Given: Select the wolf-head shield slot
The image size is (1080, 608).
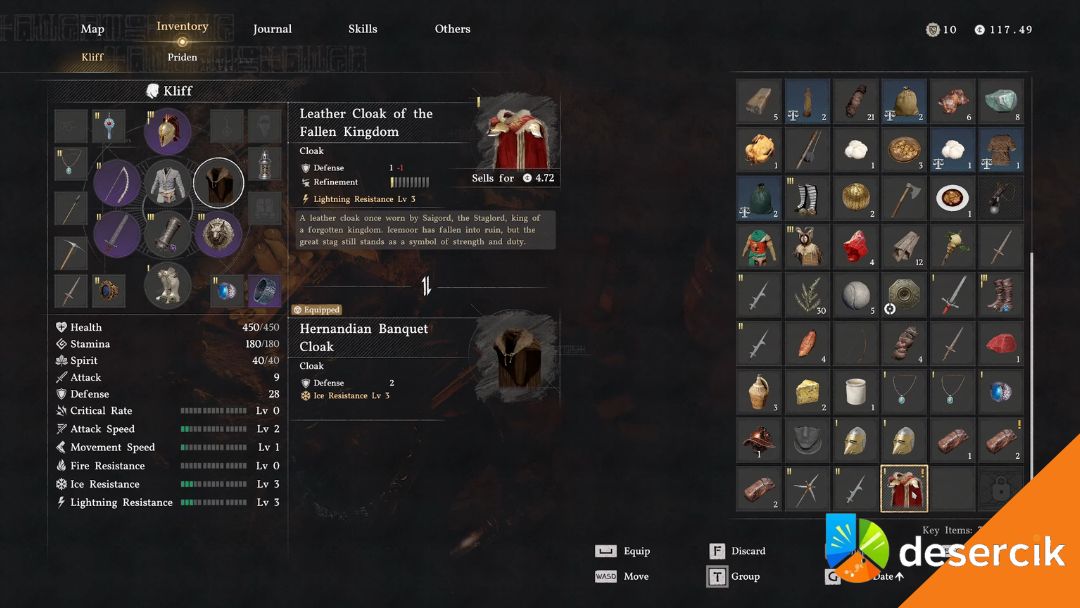Looking at the screenshot, I should [218, 235].
